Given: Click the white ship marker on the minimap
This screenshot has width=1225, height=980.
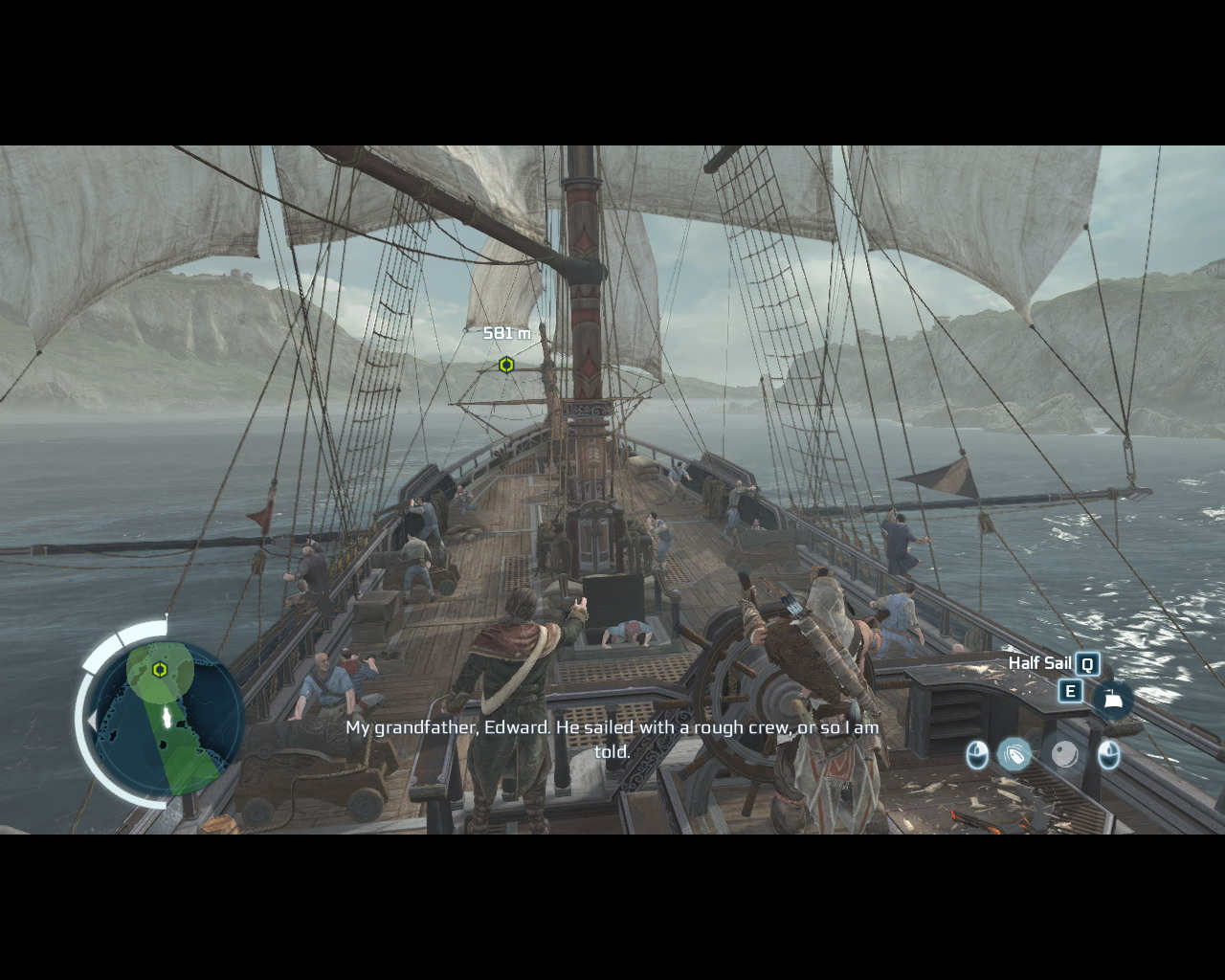Looking at the screenshot, I should coord(167,717).
